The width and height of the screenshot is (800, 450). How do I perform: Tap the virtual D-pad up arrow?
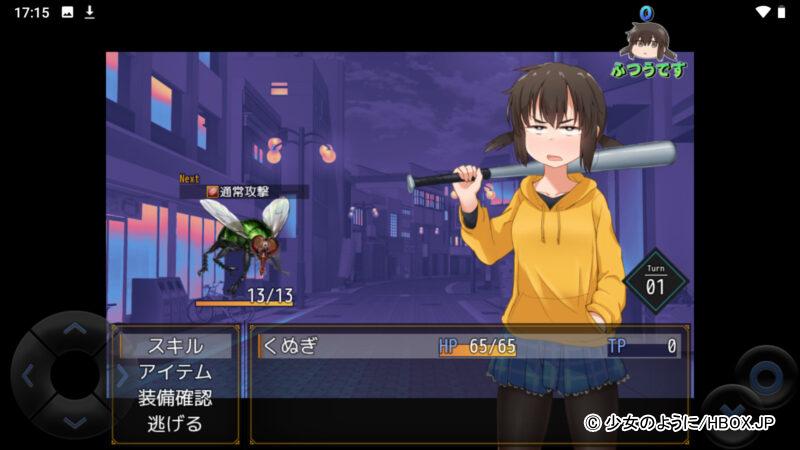74,328
